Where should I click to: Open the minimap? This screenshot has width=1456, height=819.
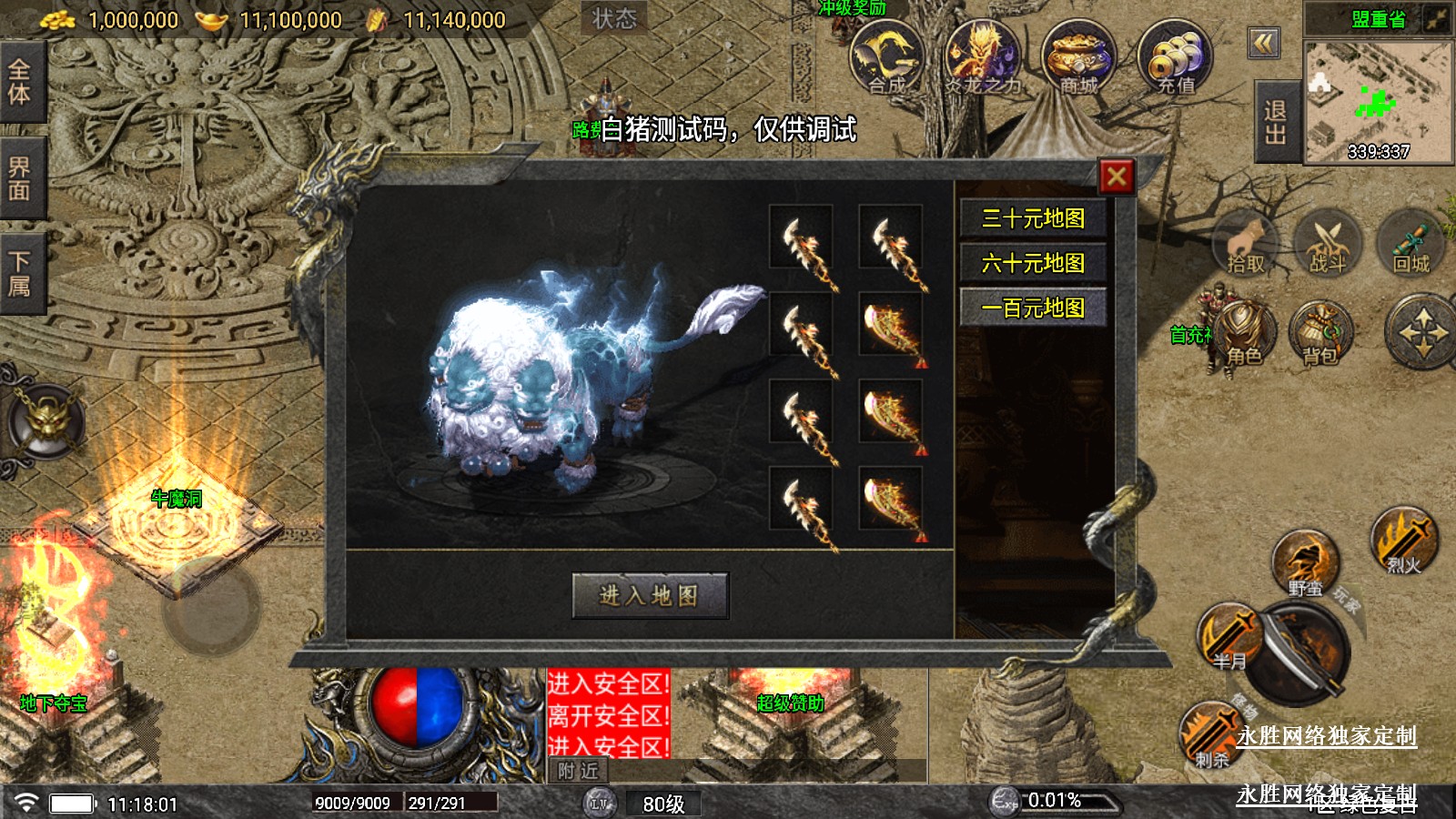pyautogui.click(x=1378, y=102)
